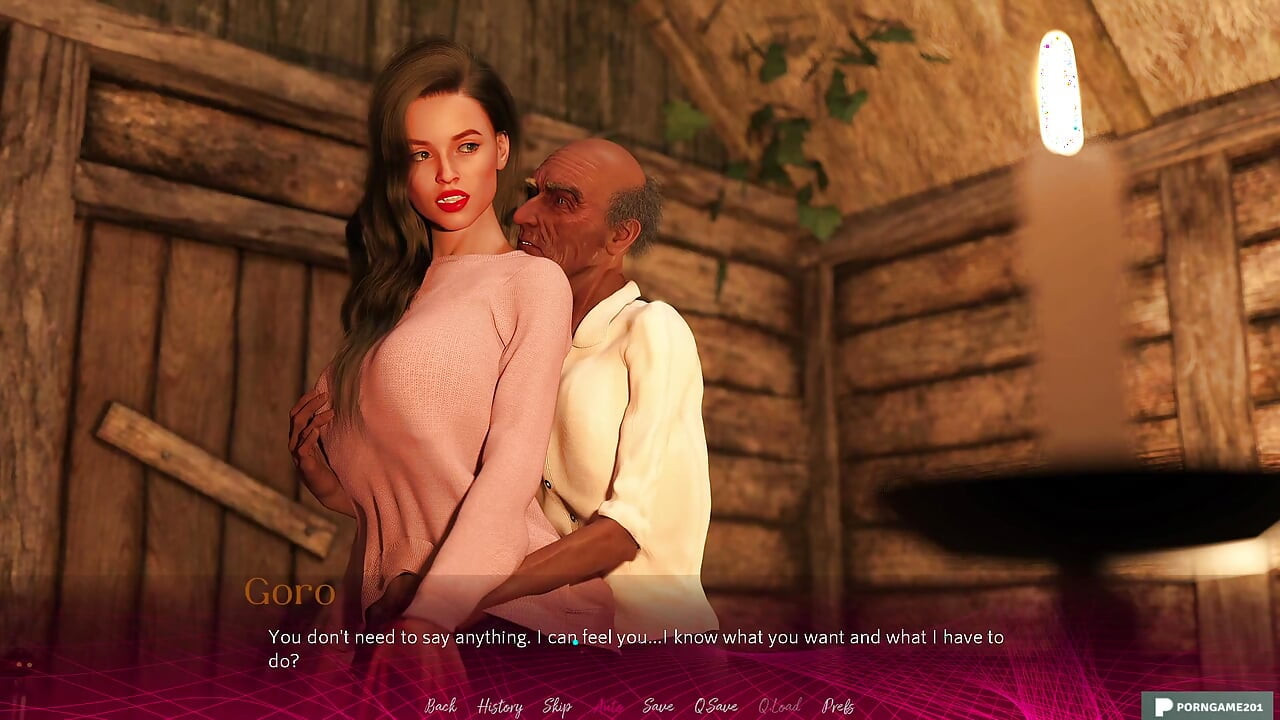
Task: Enable Skip mode to fast-forward dialogue
Action: [560, 707]
